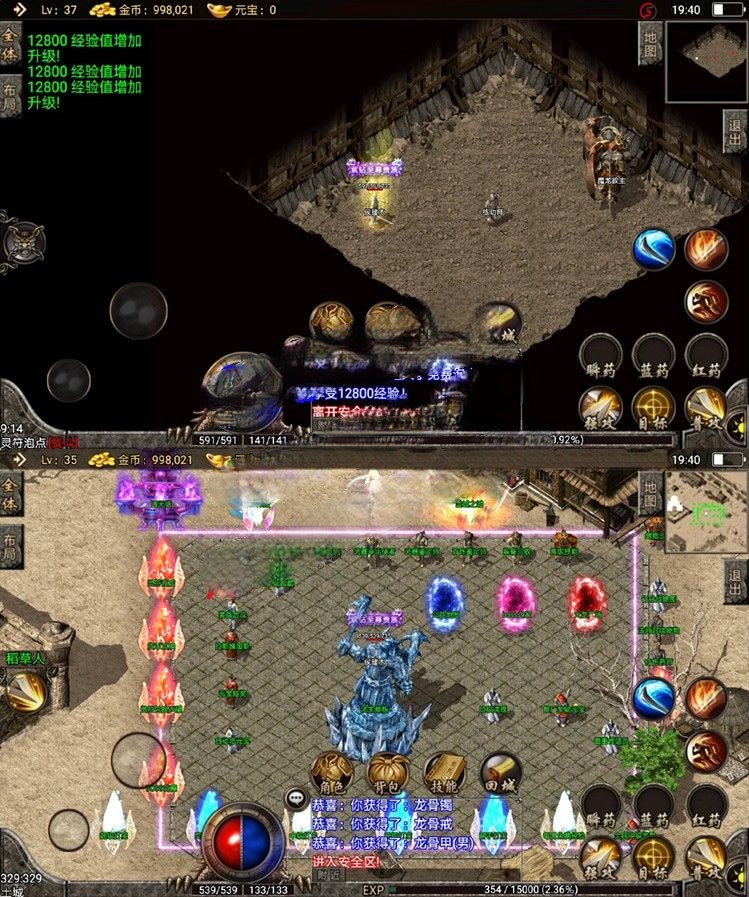Trigger 普攻 basic attack in Lv 37 view
Viewport: 749px width, 897px height.
(706, 408)
